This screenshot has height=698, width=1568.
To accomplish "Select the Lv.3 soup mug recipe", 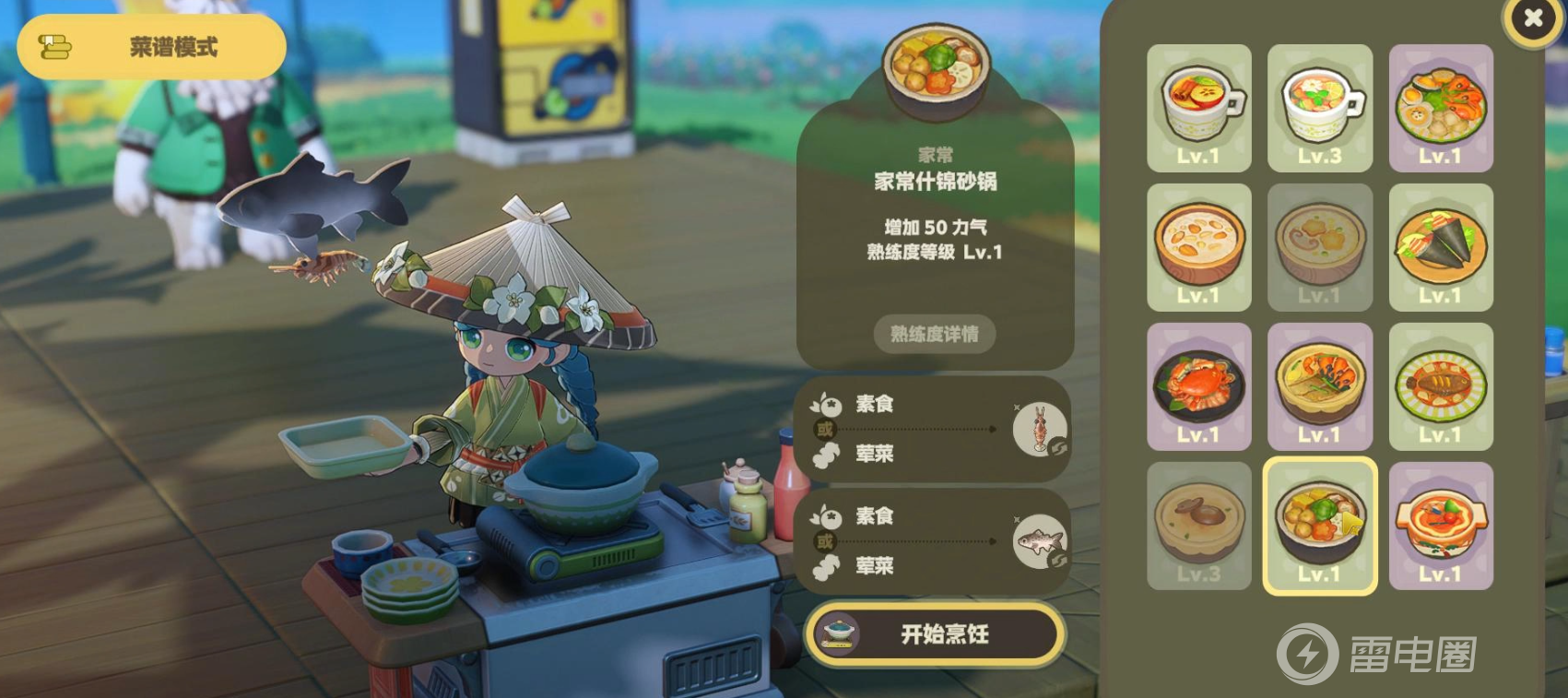I will [x=1320, y=108].
